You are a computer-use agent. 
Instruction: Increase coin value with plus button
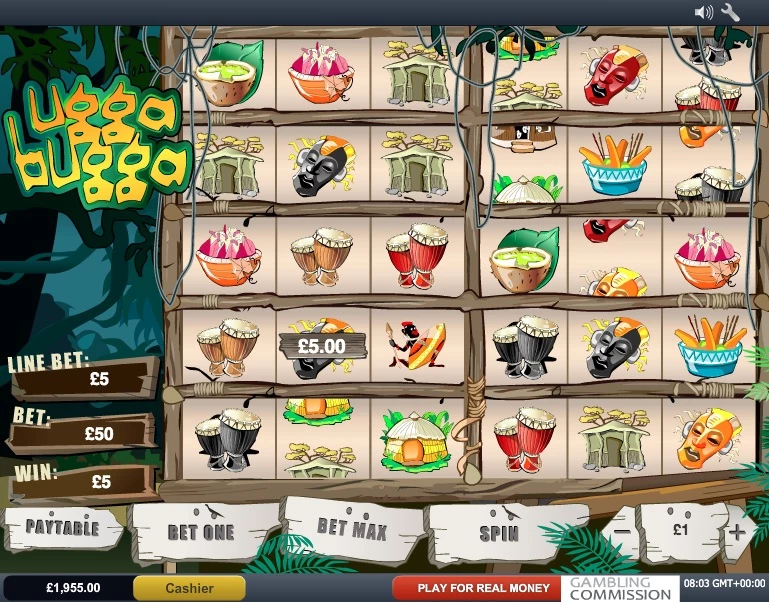point(738,531)
